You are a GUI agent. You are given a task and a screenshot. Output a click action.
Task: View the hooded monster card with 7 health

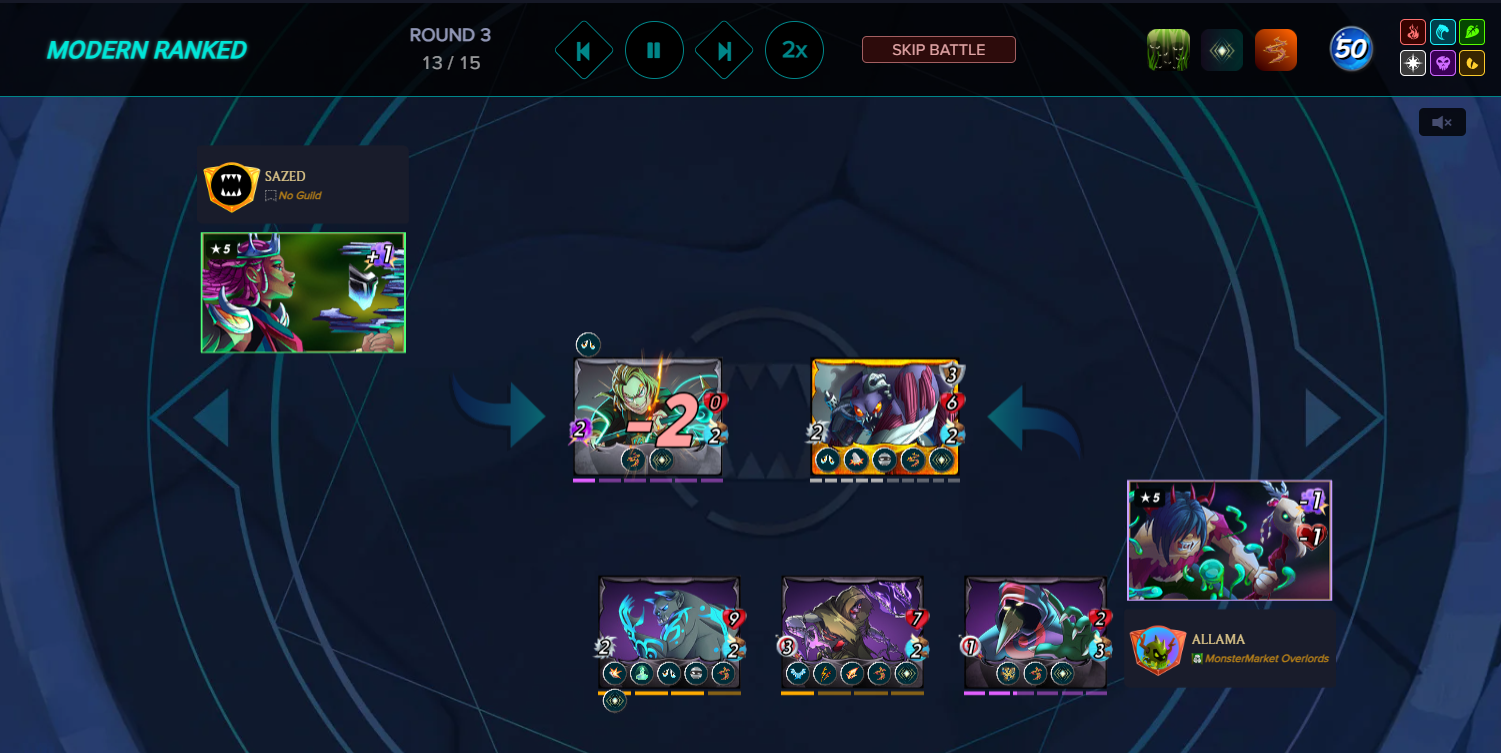(852, 633)
